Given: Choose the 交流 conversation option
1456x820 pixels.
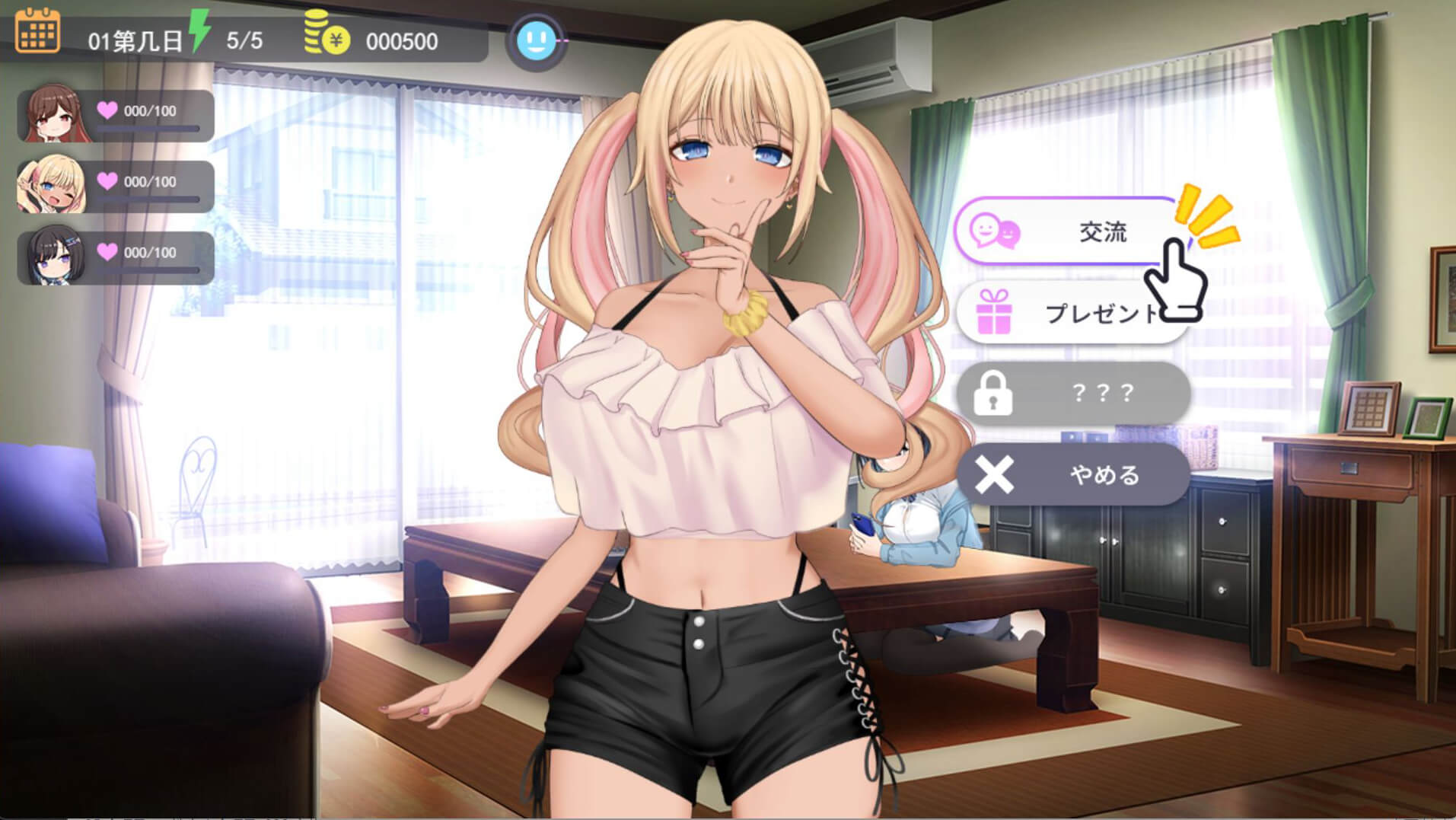Looking at the screenshot, I should (x=1066, y=231).
